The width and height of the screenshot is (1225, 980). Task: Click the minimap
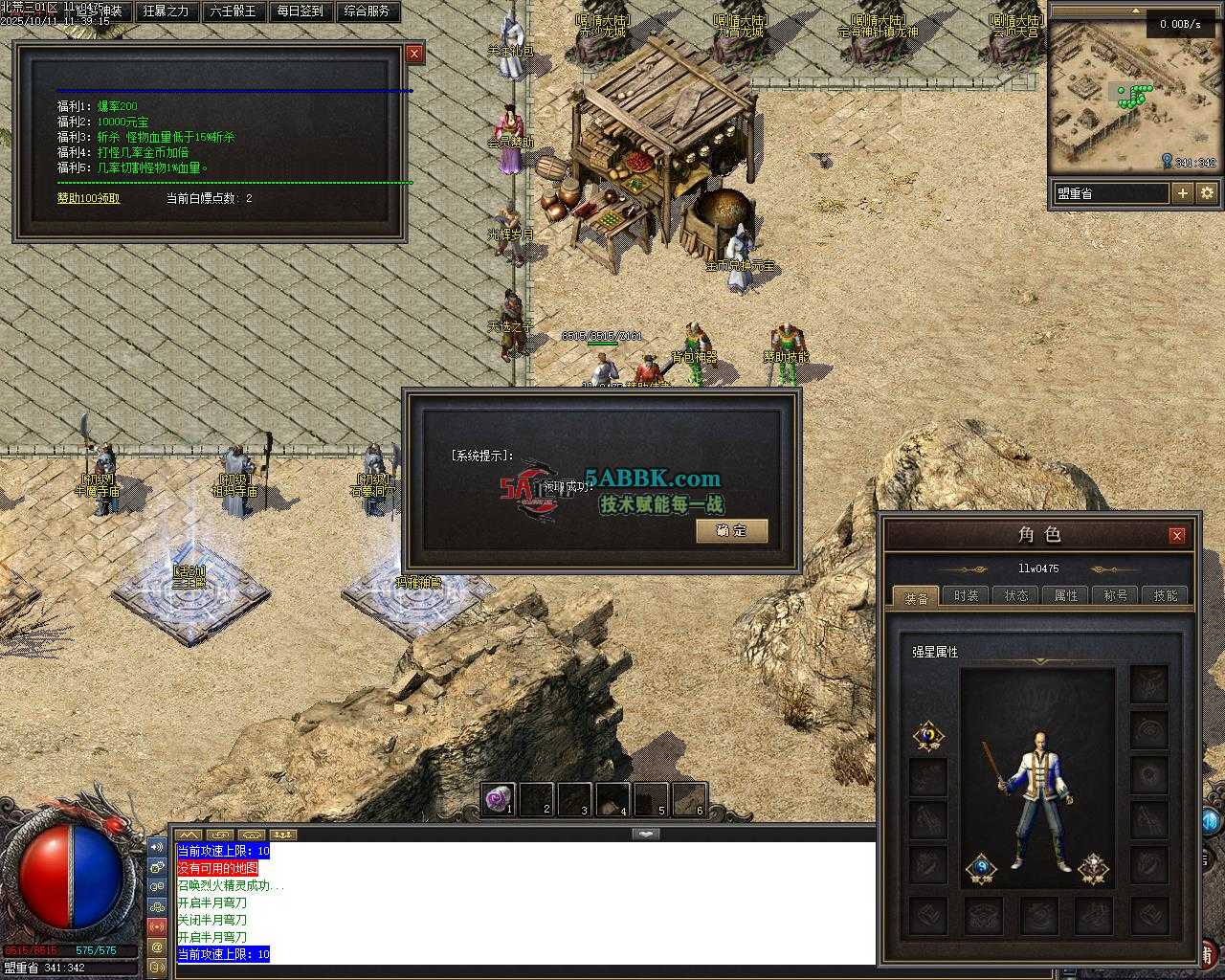(x=1110, y=105)
